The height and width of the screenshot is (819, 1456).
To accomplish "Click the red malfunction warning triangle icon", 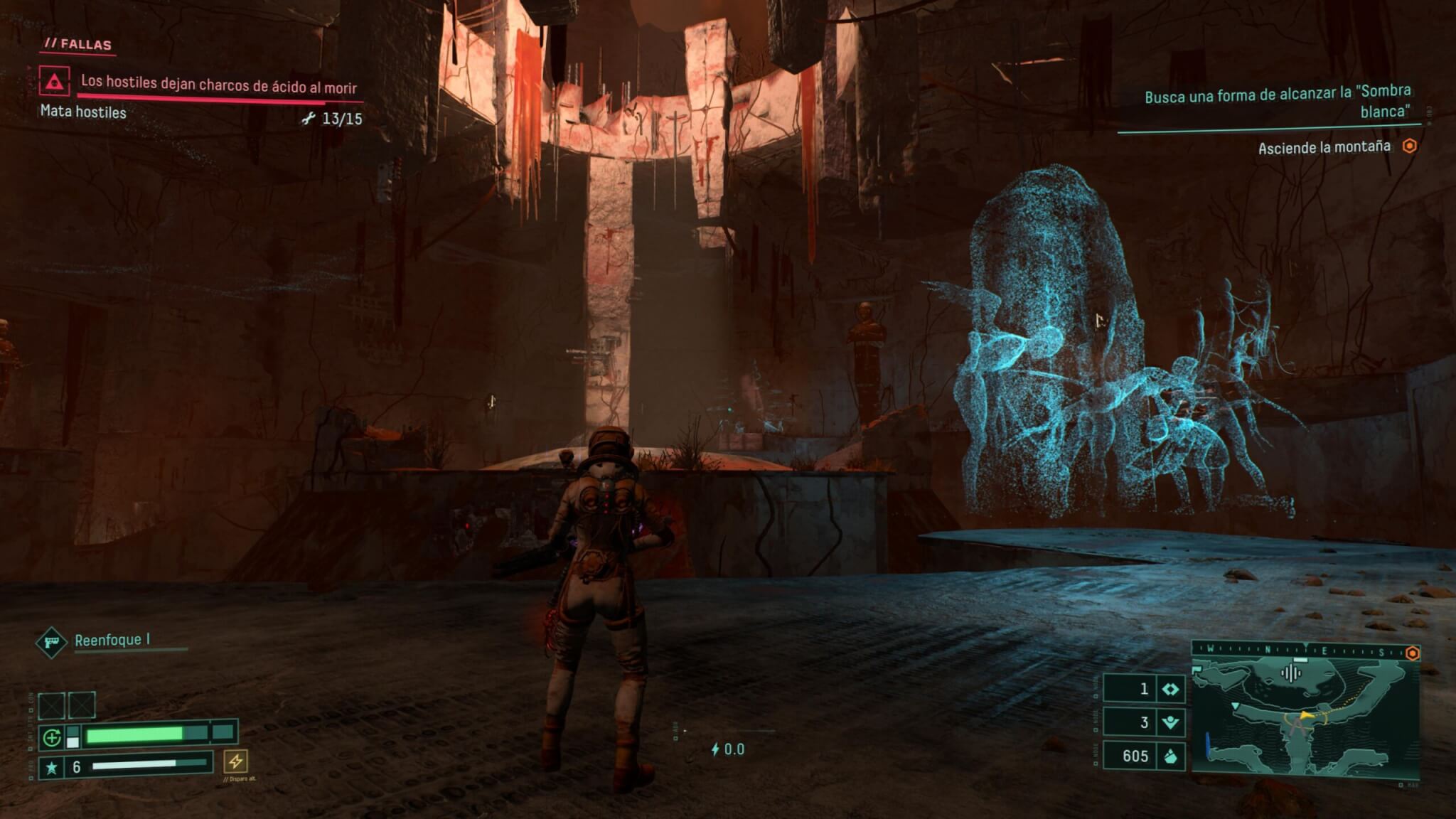I will (x=54, y=82).
